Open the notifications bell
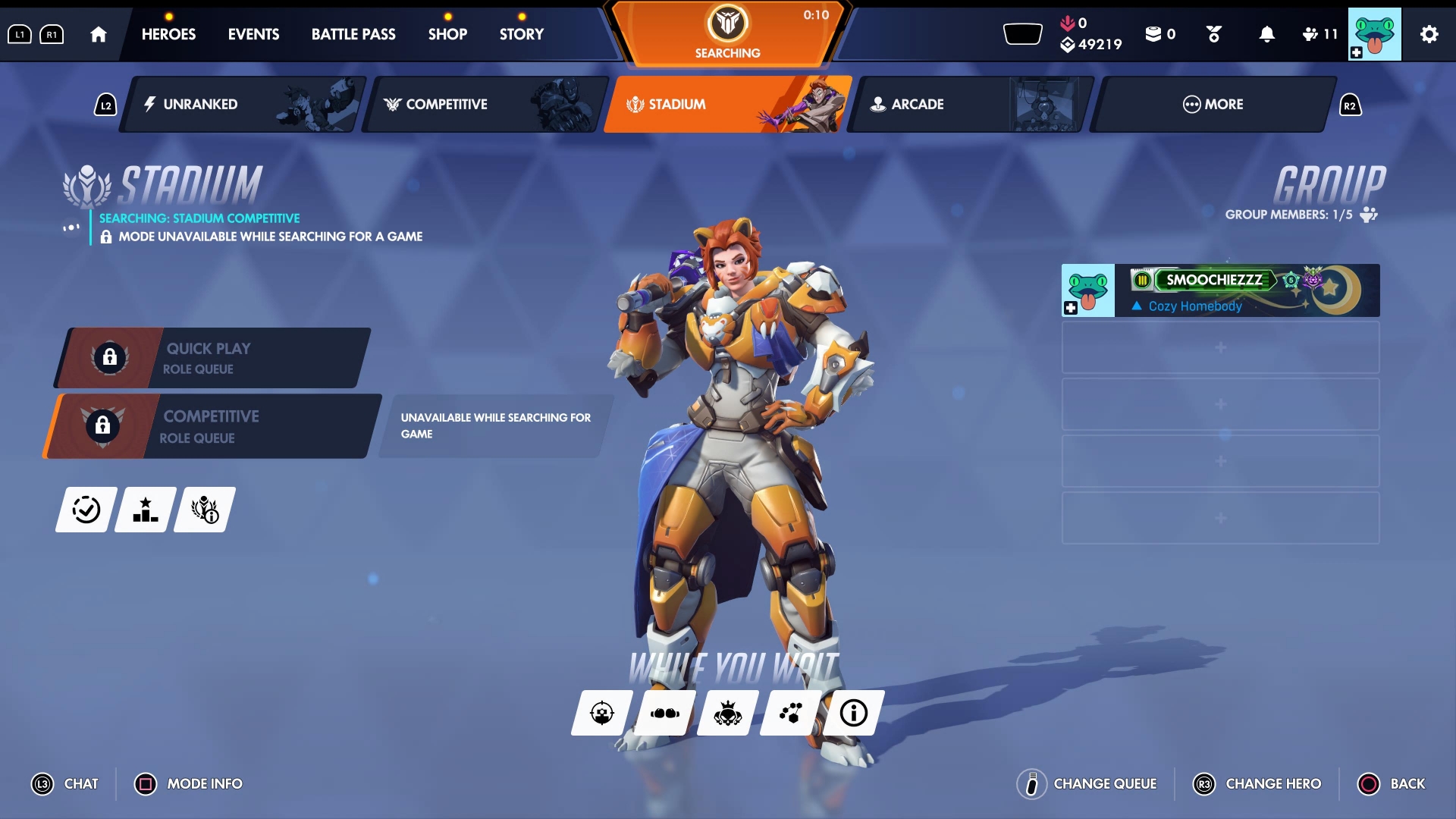The image size is (1456, 819). (x=1266, y=34)
